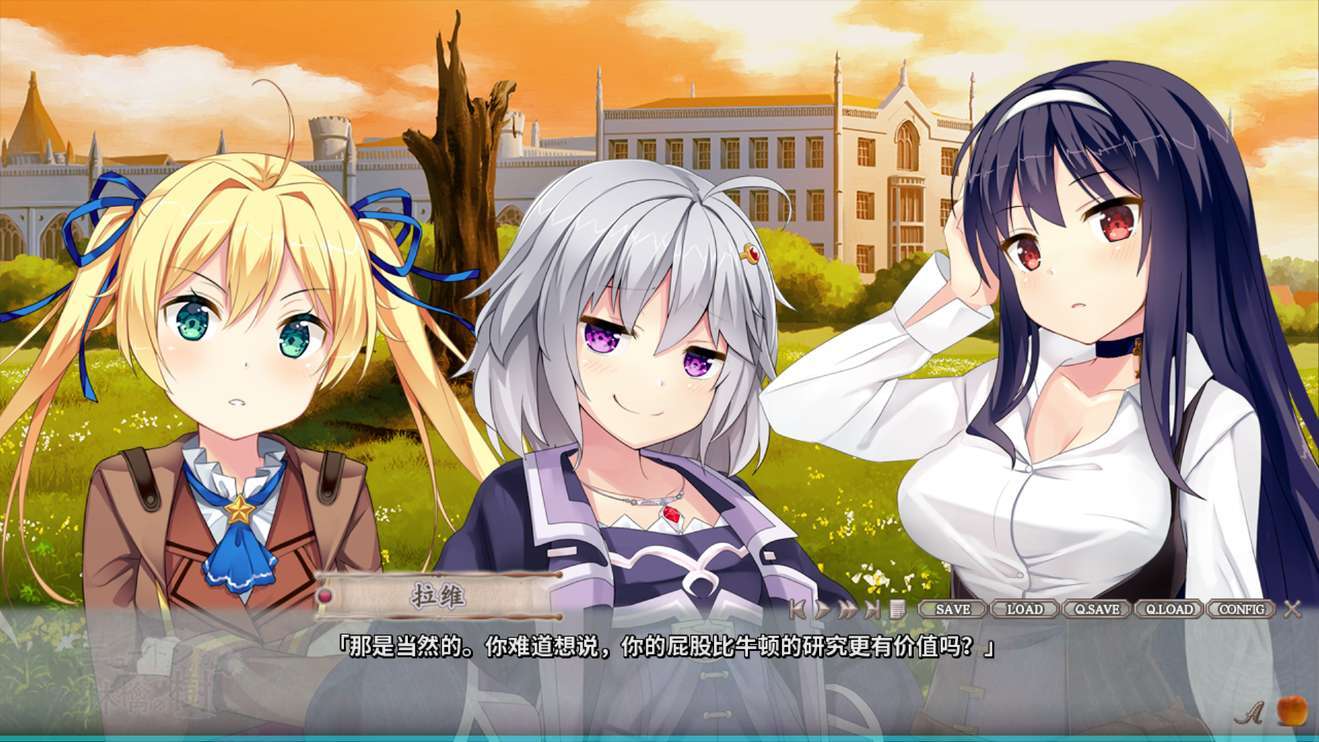Open the LOAD menu
Screen dimensions: 1319x742
tap(1024, 609)
